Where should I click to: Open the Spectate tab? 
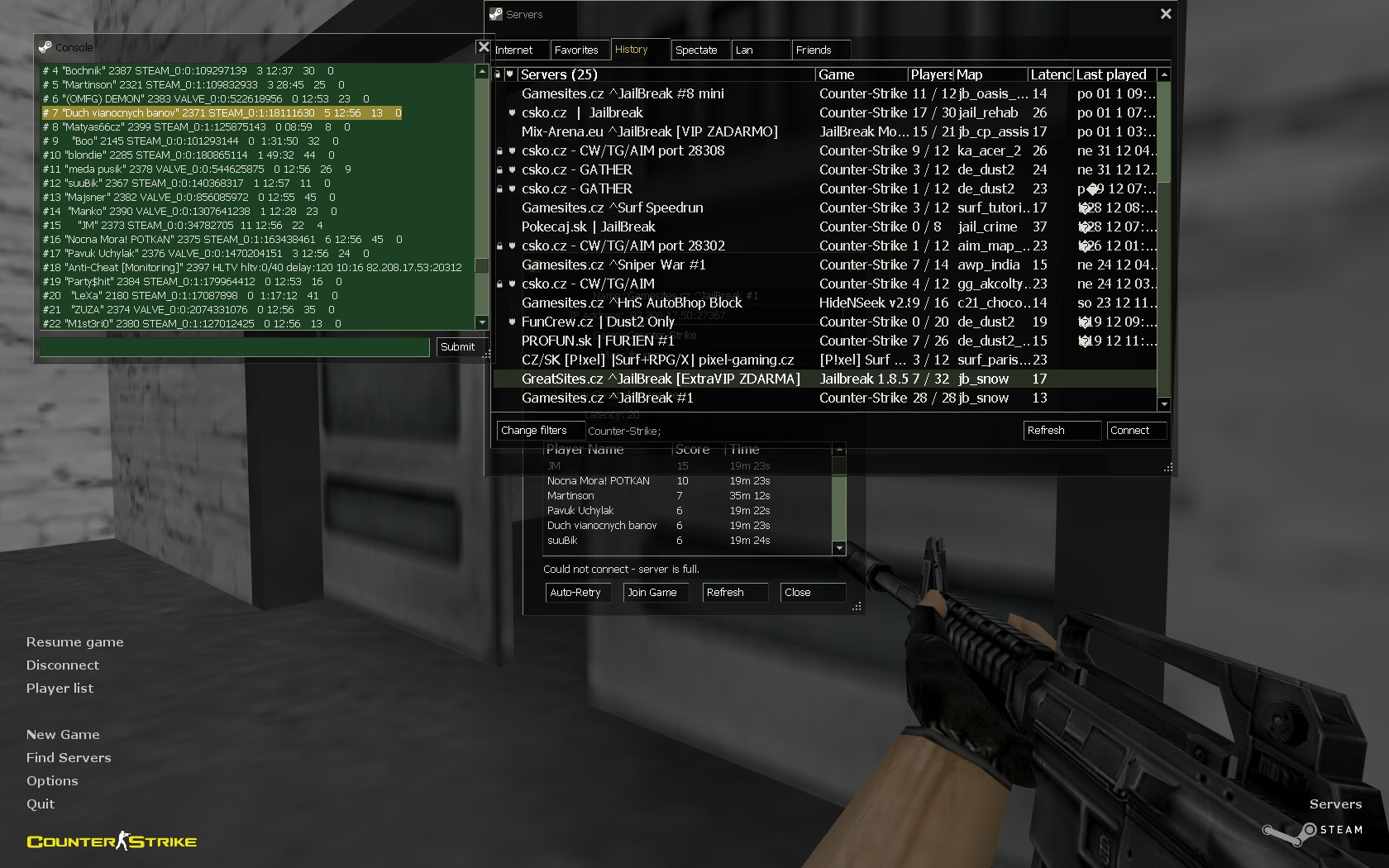click(x=699, y=50)
